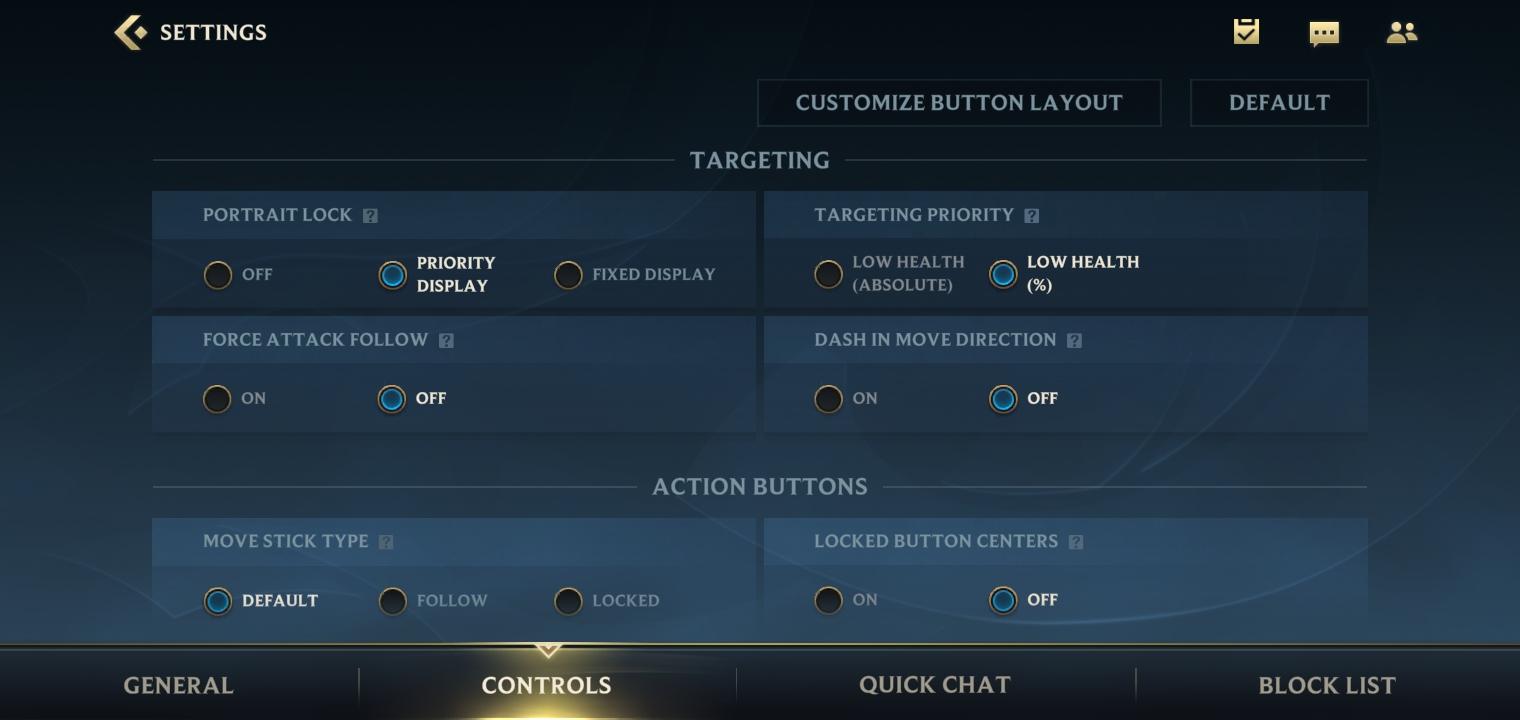Reset controls with the Default button
The height and width of the screenshot is (720, 1520).
(x=1278, y=103)
